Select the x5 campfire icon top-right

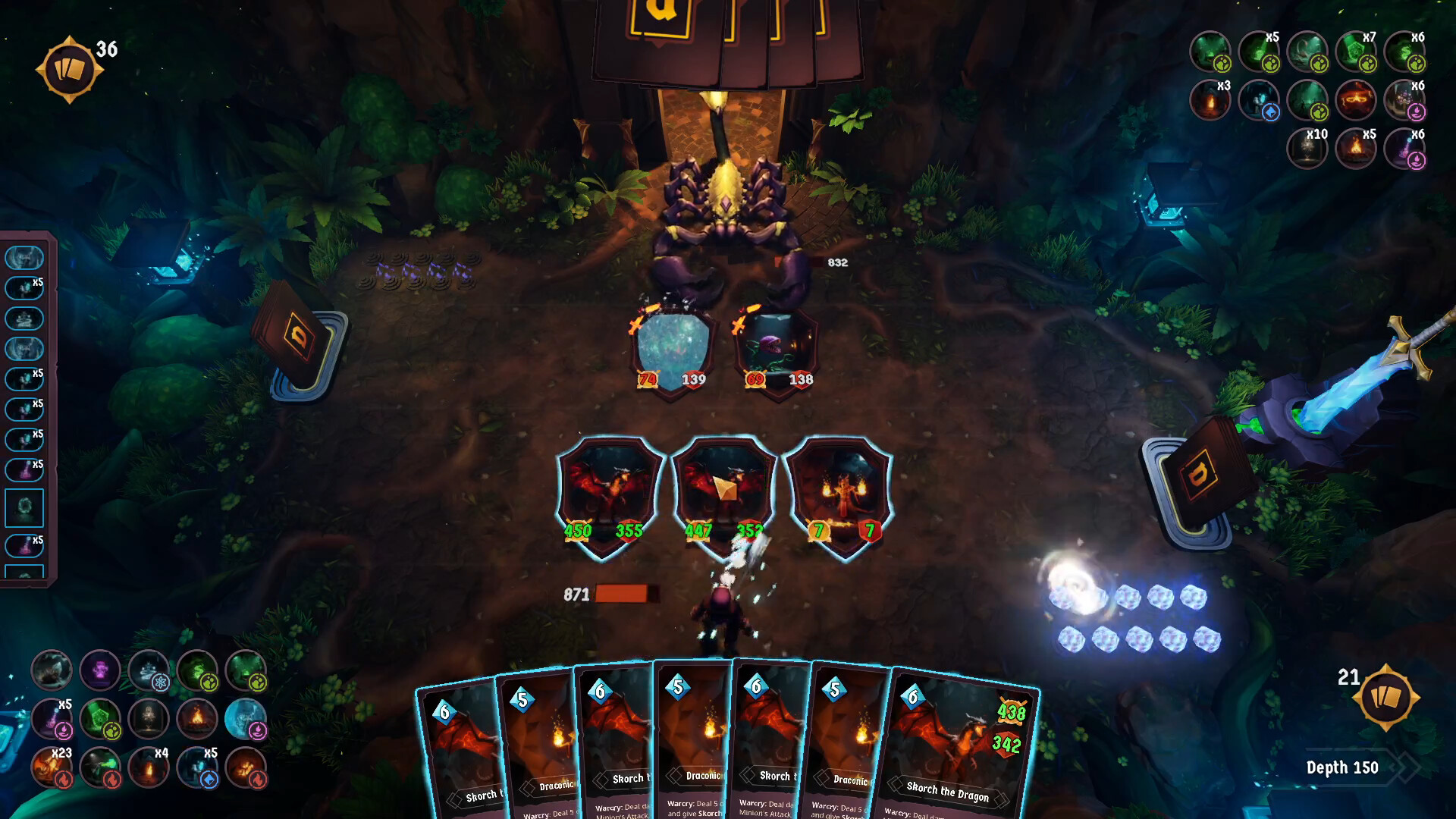1357,149
